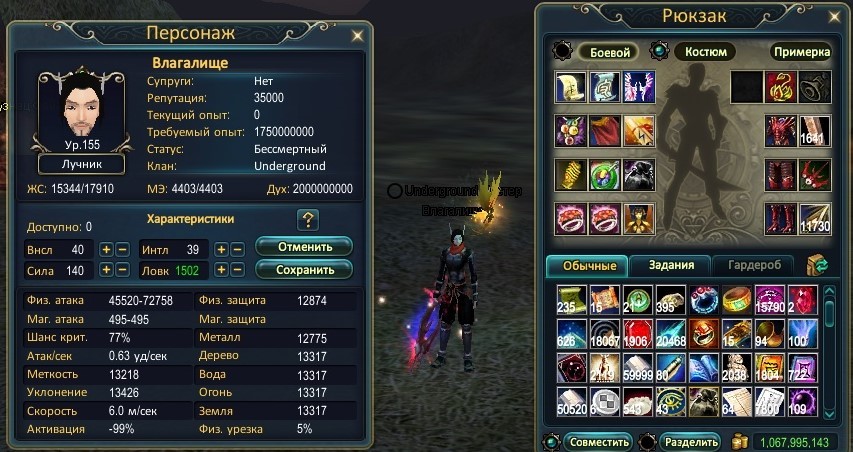Viewport: 853px width, 452px height.
Task: Switch to the Костюм equipment view
Action: [x=705, y=52]
